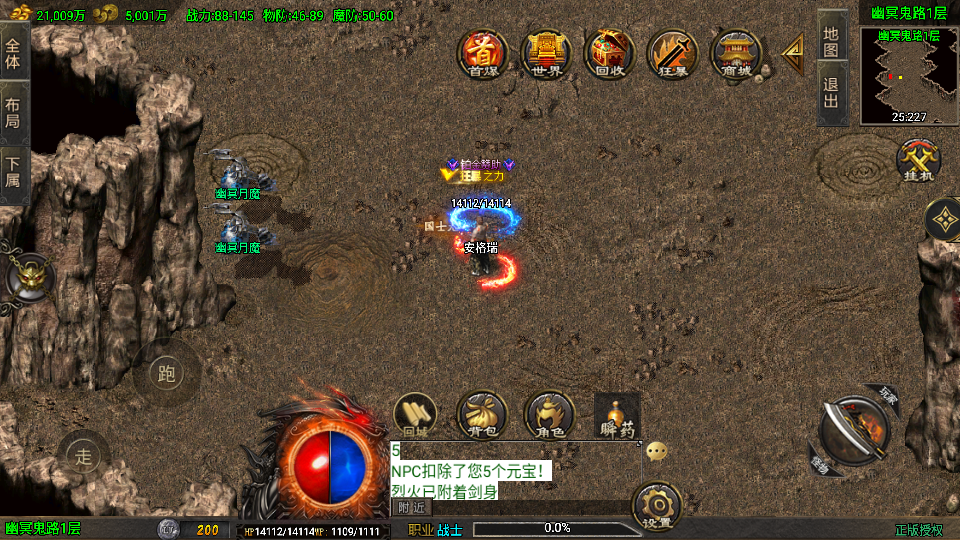Open the 回收 recycle chest icon

point(609,53)
